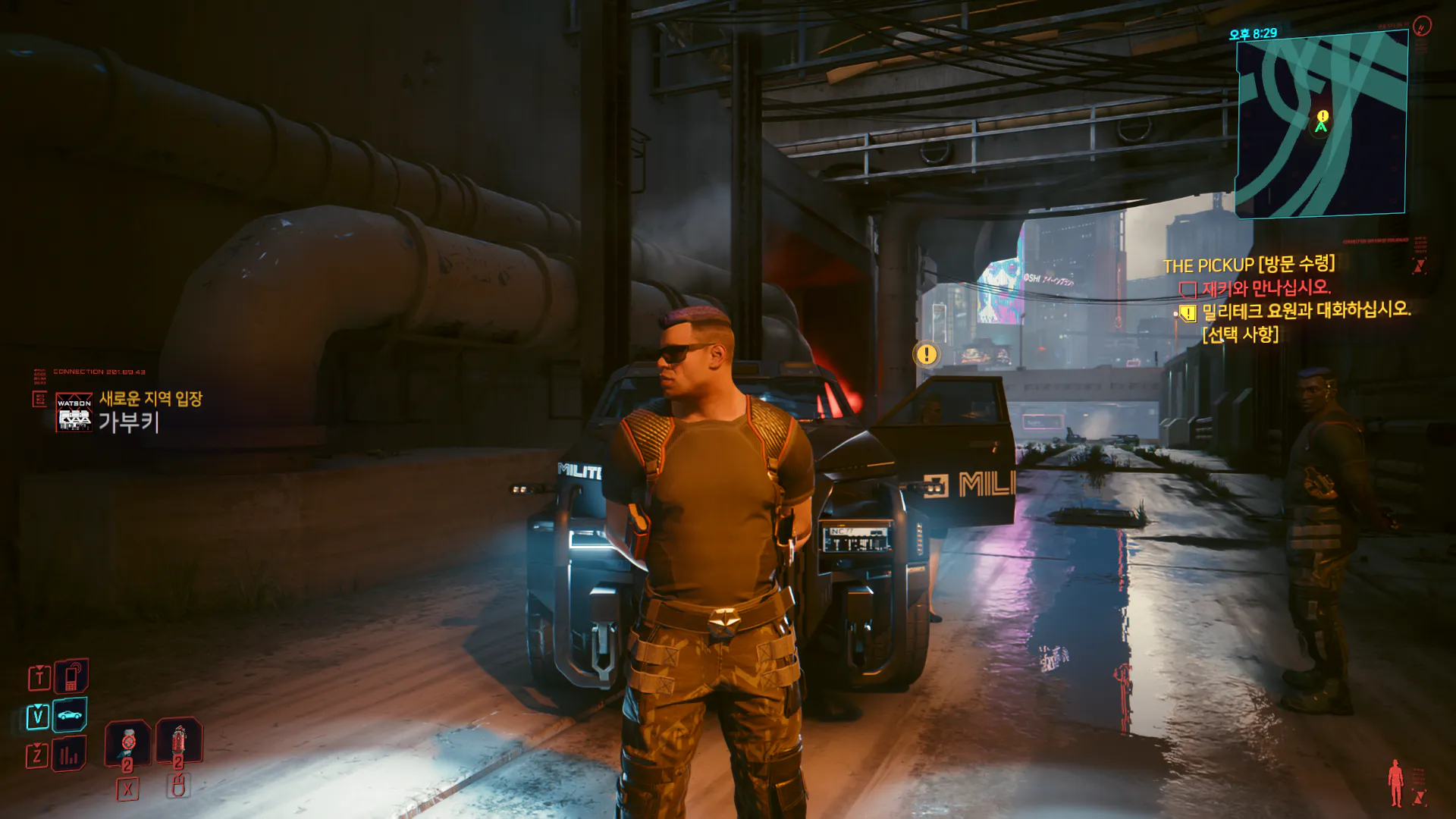This screenshot has width=1456, height=819.
Task: Open the radio bars icon
Action: [x=70, y=755]
